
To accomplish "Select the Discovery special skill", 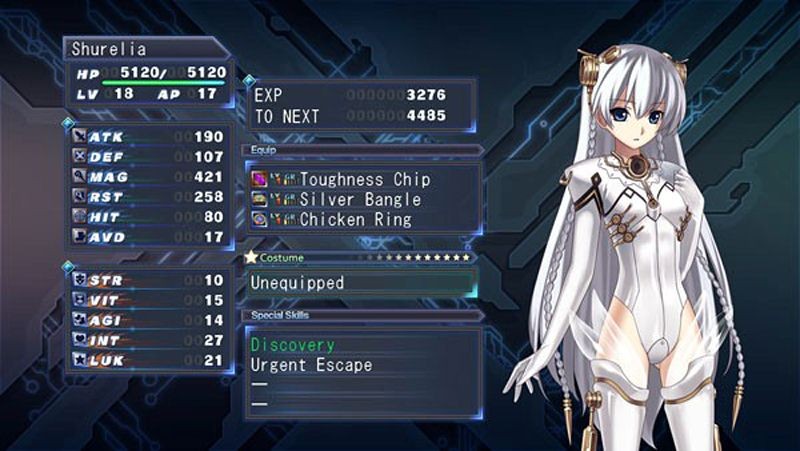I will click(x=292, y=345).
